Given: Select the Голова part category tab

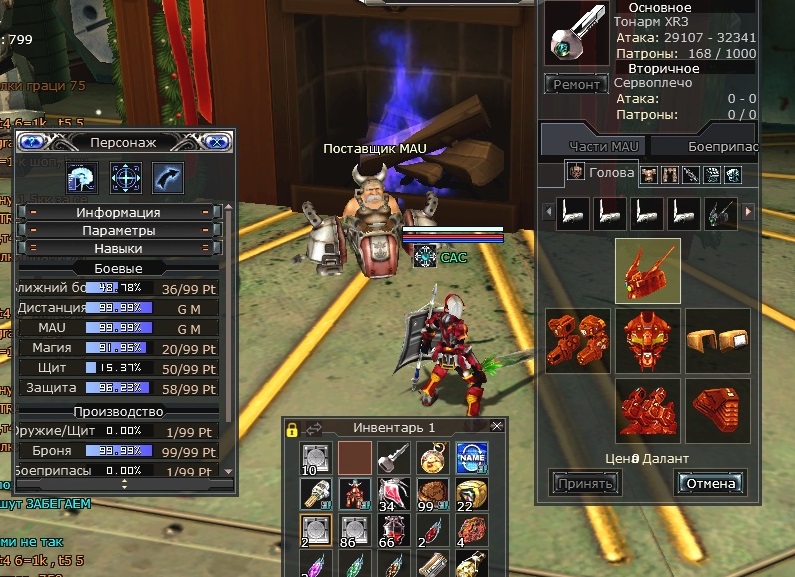Looking at the screenshot, I should (602, 172).
